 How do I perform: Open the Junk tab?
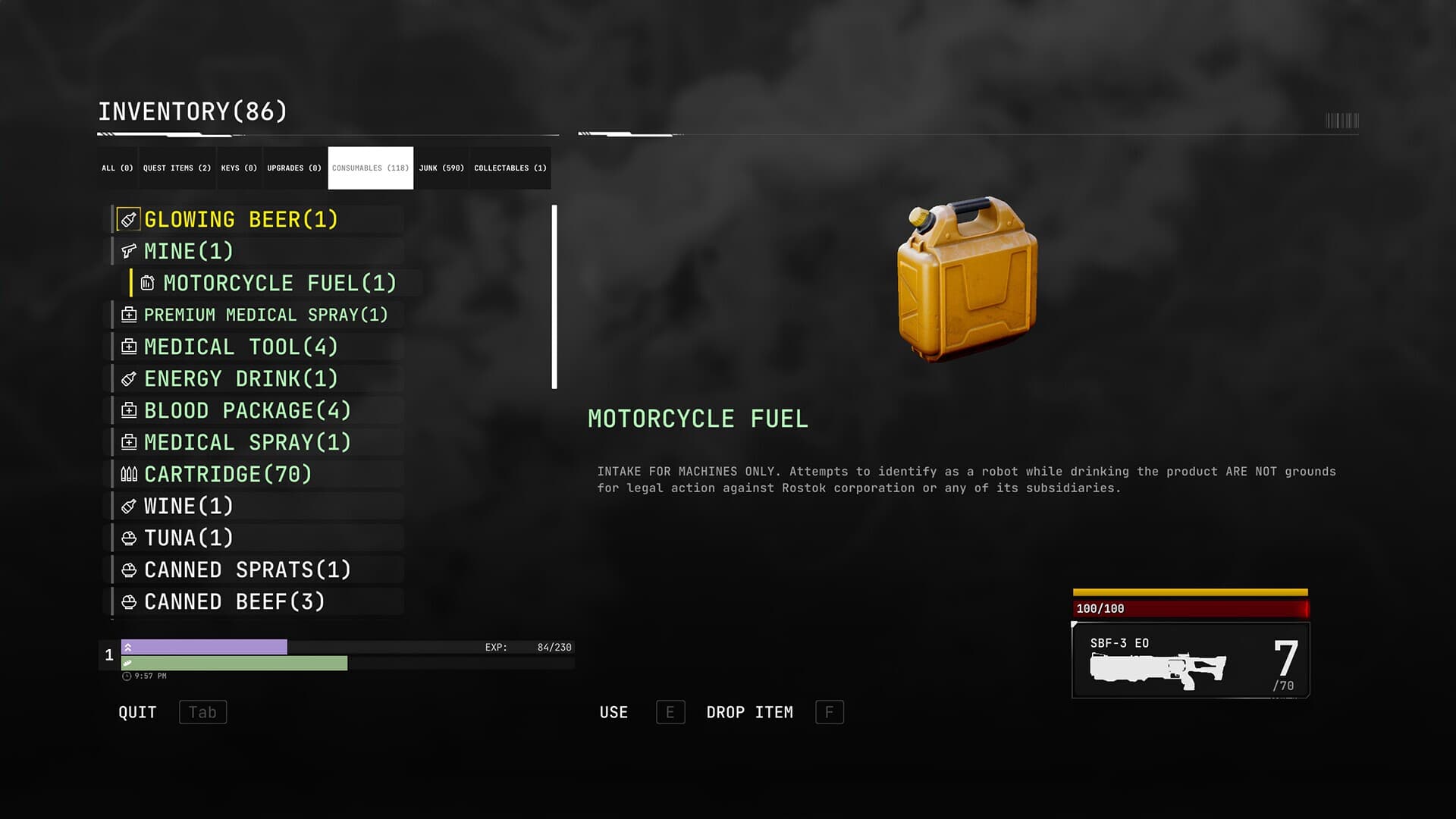click(x=441, y=168)
